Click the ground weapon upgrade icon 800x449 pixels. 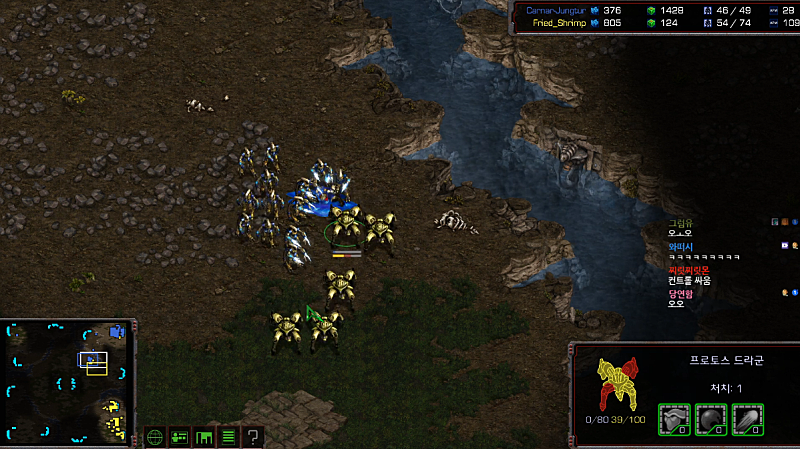click(747, 420)
